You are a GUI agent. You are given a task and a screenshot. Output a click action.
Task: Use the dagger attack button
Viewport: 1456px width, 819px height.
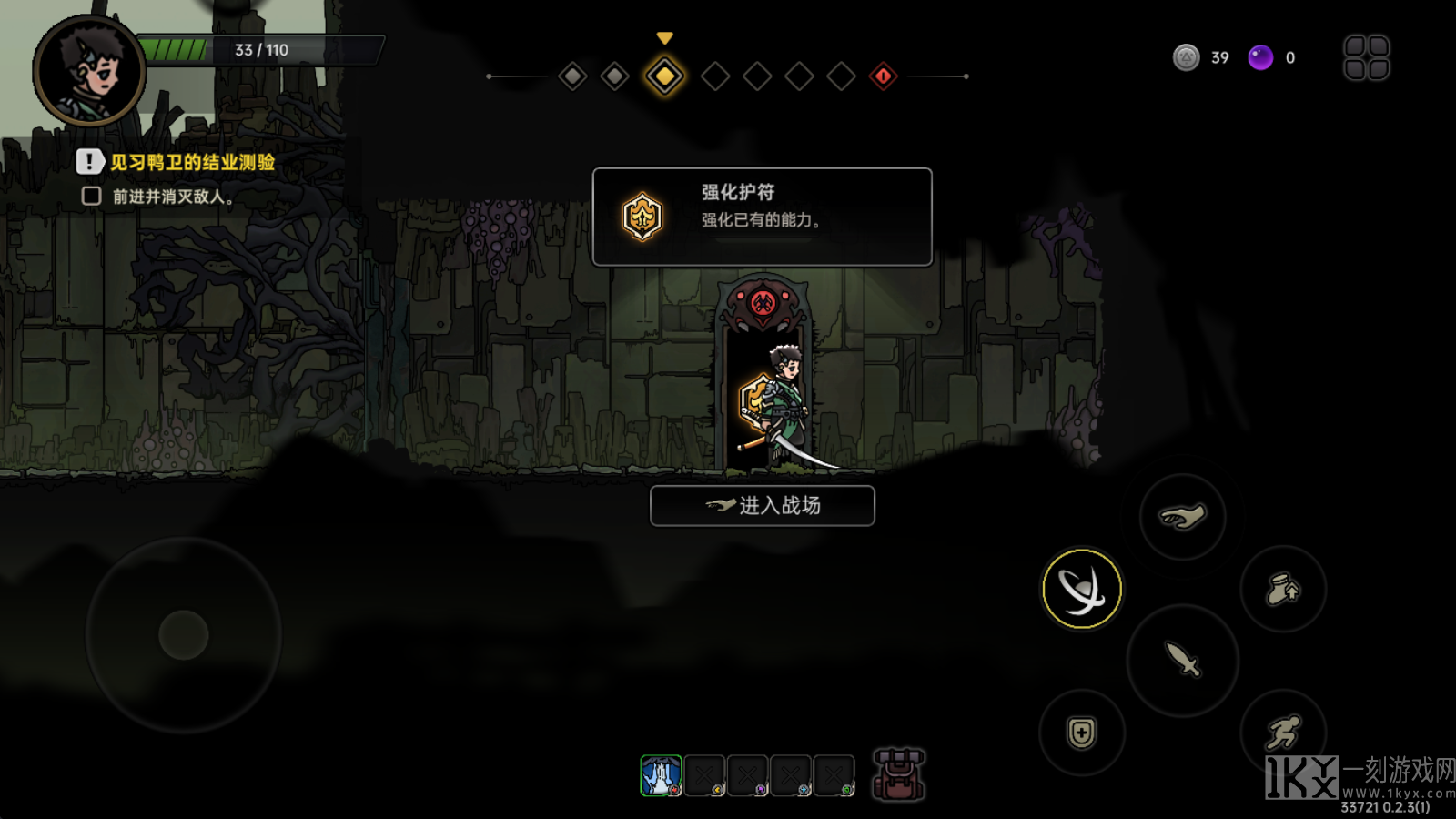tap(1182, 660)
